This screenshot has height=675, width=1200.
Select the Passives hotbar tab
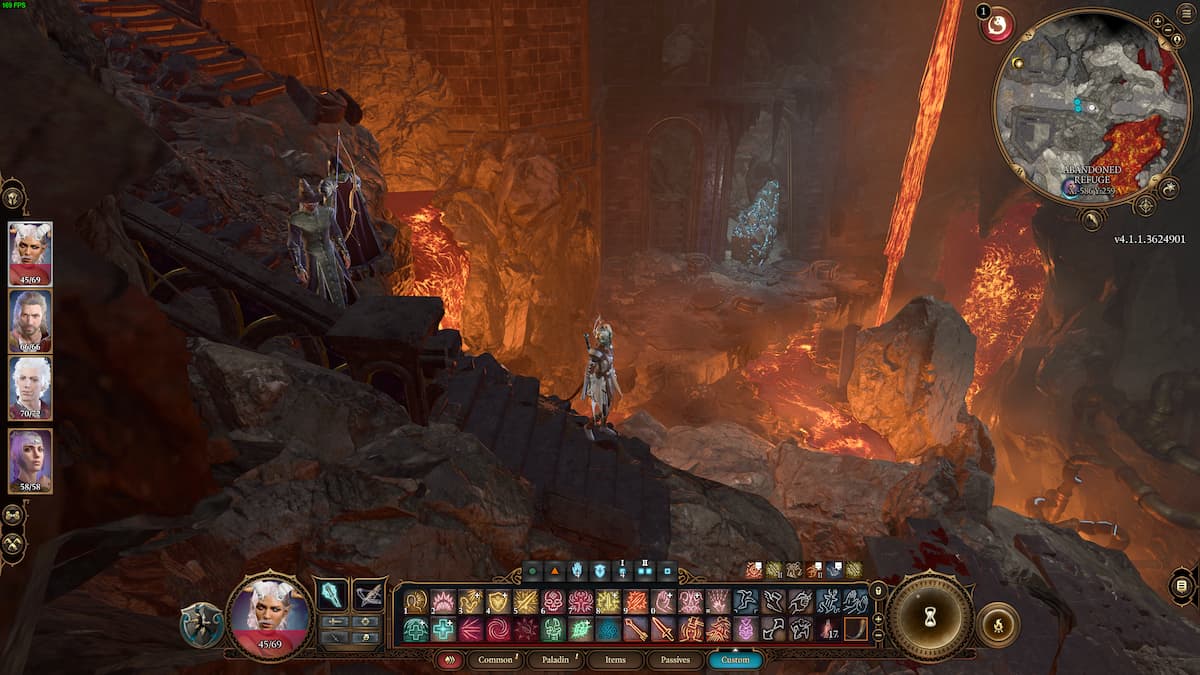click(674, 660)
